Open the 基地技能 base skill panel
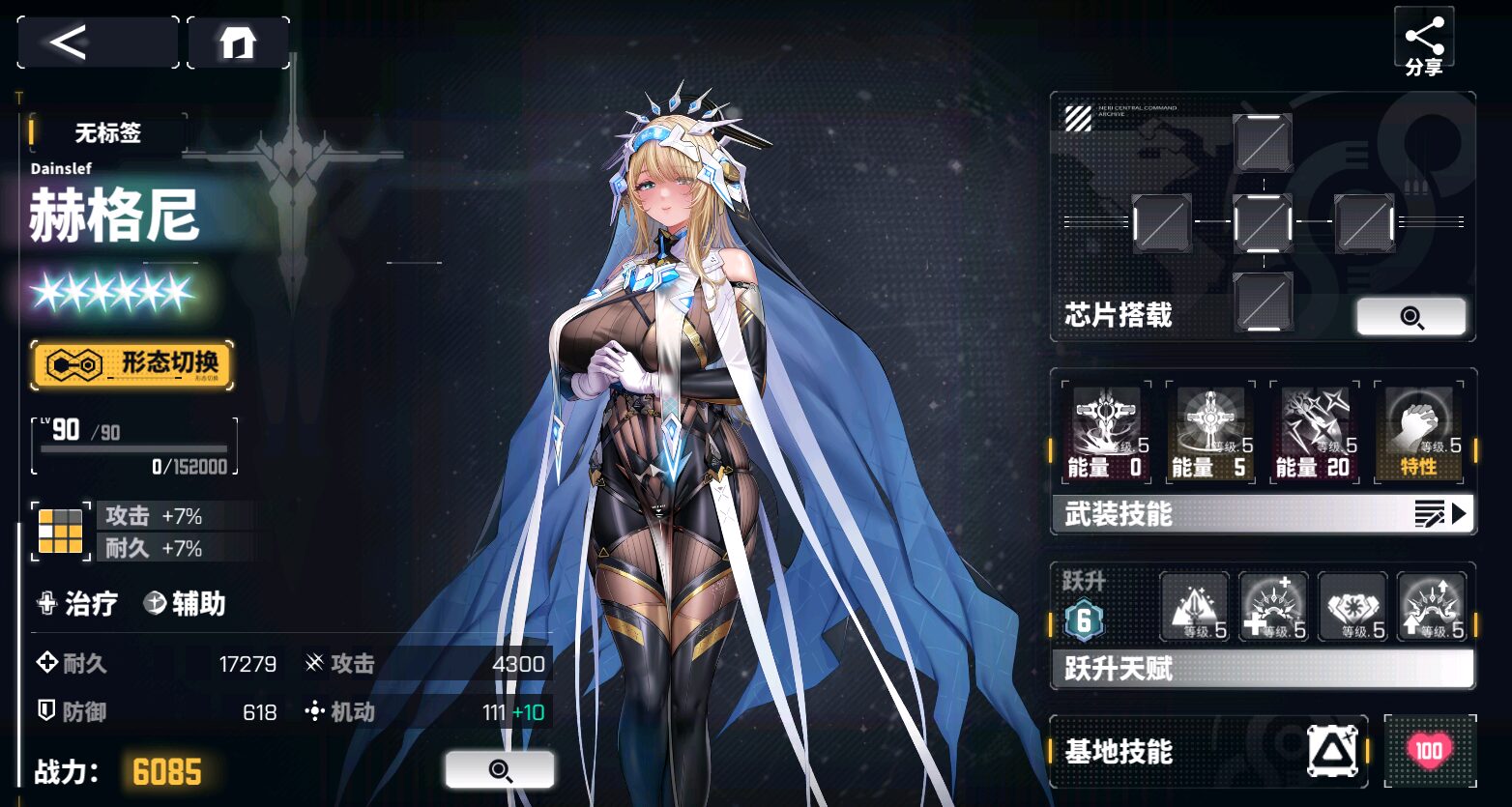 pos(1208,751)
